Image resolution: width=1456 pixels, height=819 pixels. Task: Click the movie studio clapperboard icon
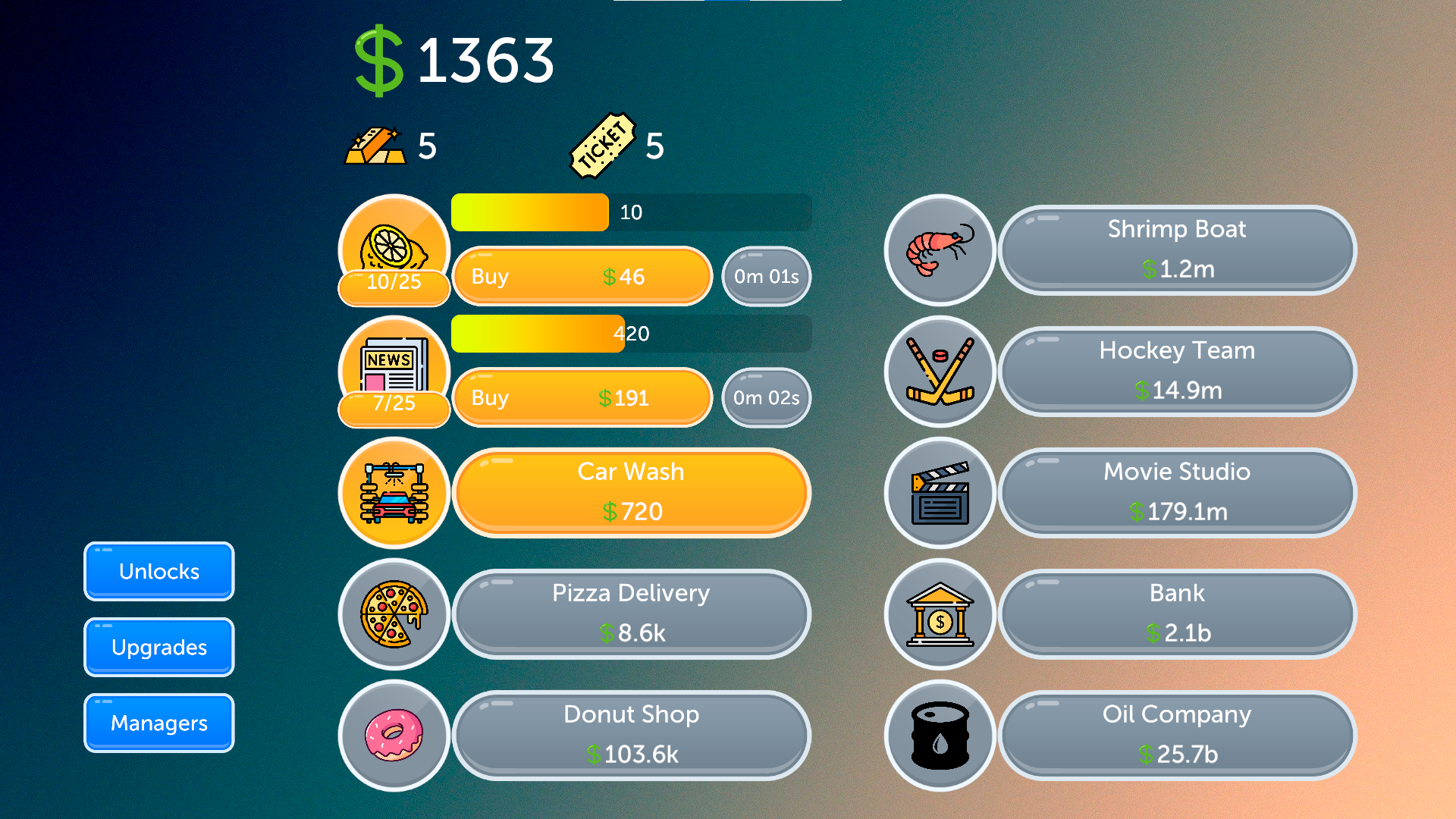pos(940,493)
